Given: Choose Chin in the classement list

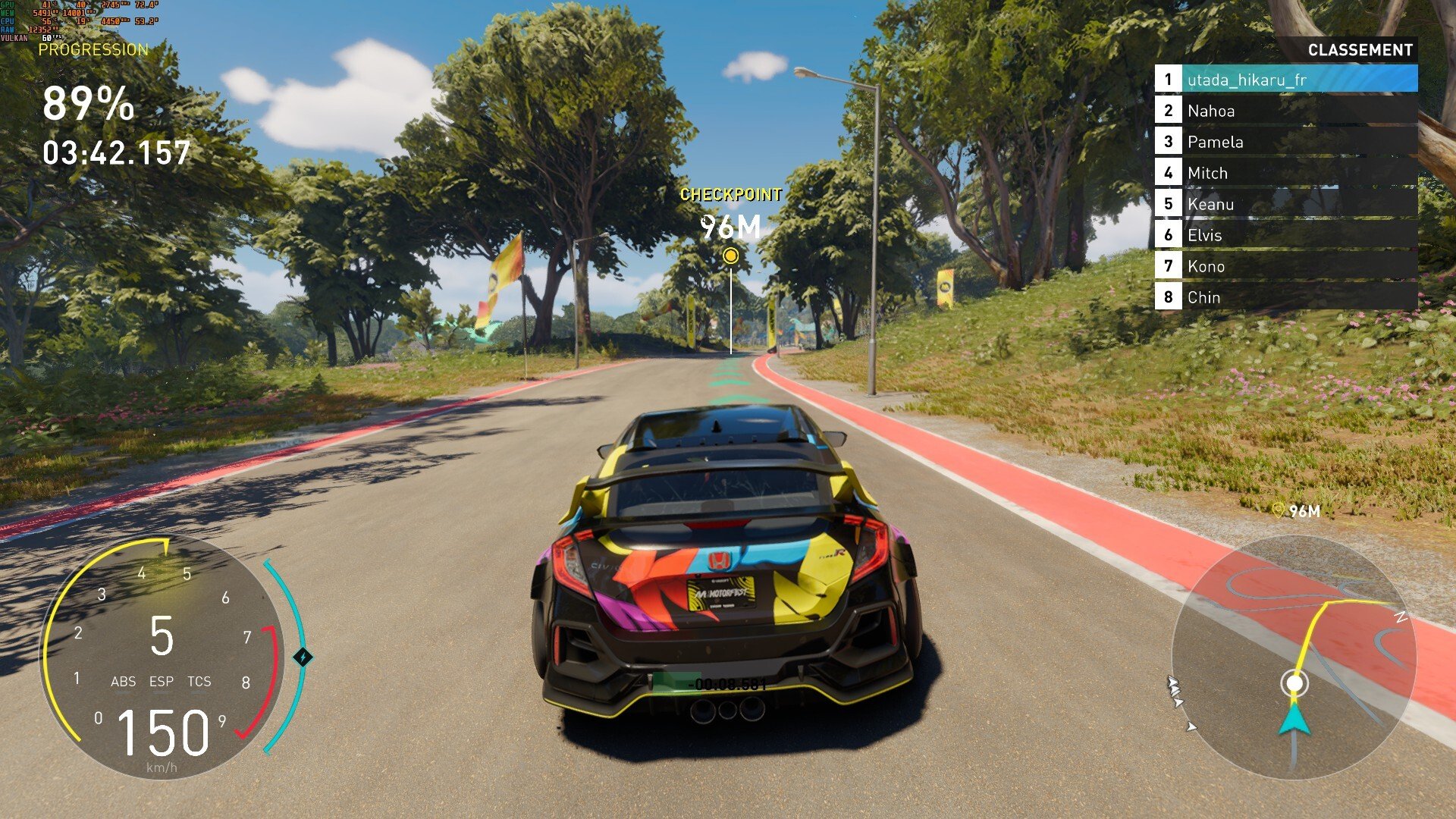Looking at the screenshot, I should tap(1285, 297).
